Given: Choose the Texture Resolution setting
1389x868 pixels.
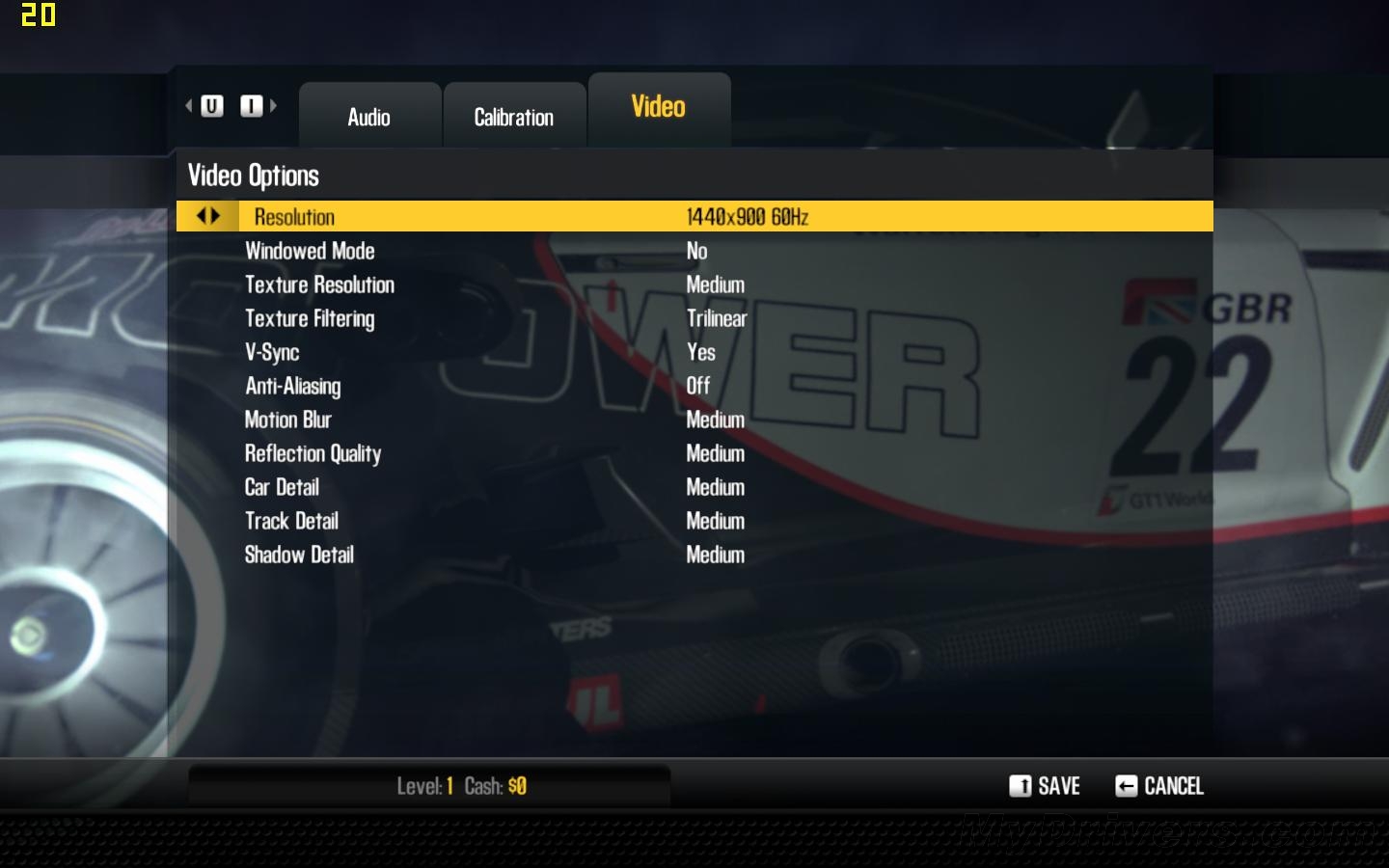Looking at the screenshot, I should coord(319,285).
